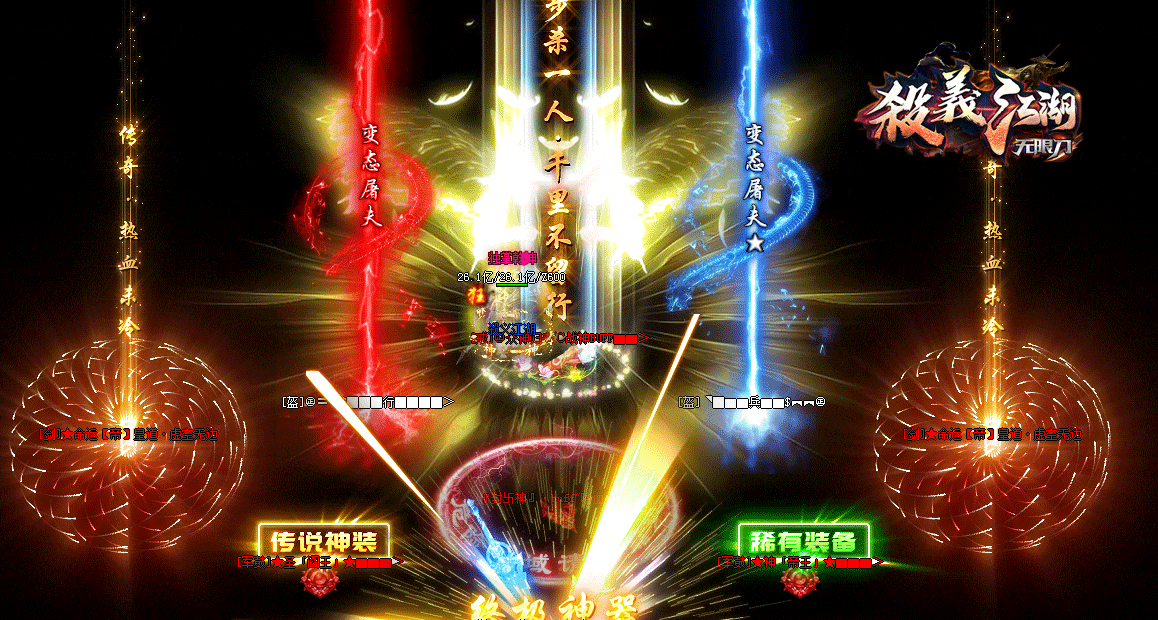The height and width of the screenshot is (620, 1158).
Task: Select the green 稀有装备 button
Action: 803,541
